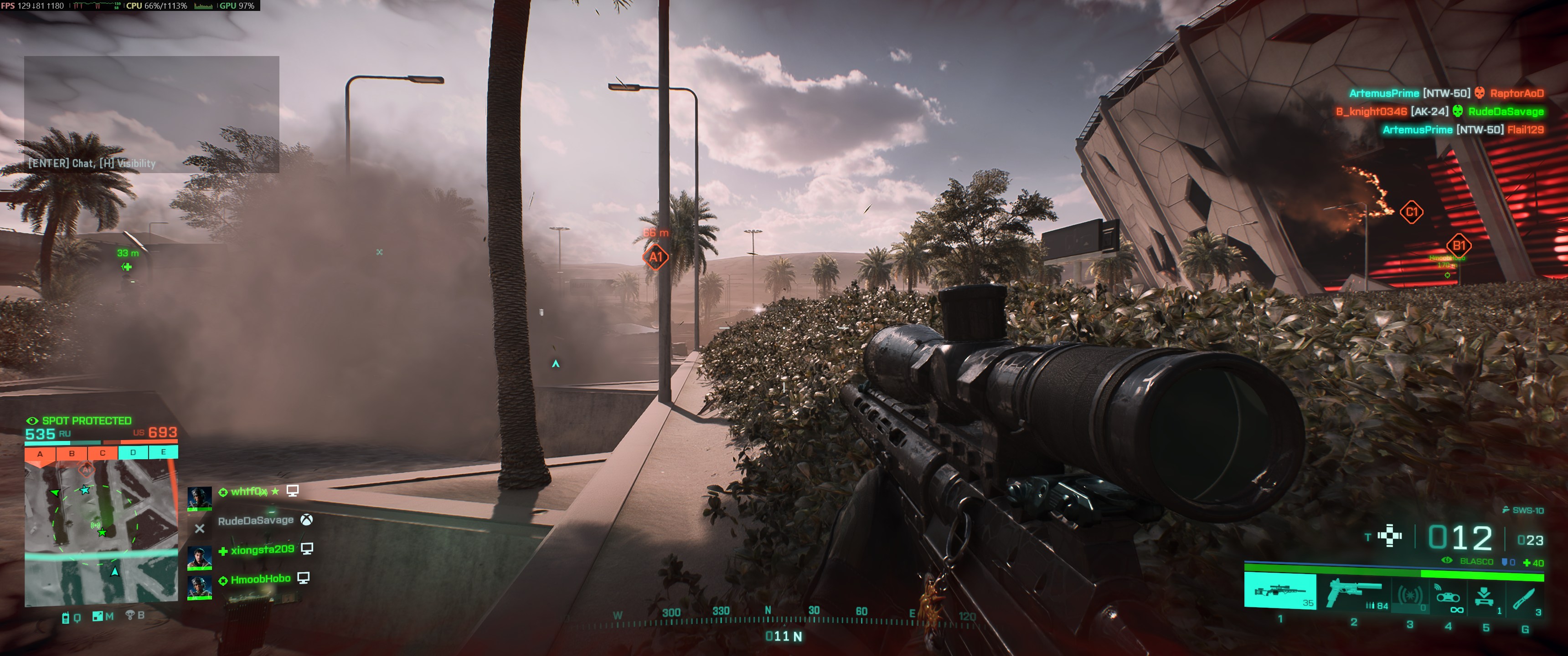Click the A1 objective marker
The width and height of the screenshot is (1568, 656).
click(655, 257)
